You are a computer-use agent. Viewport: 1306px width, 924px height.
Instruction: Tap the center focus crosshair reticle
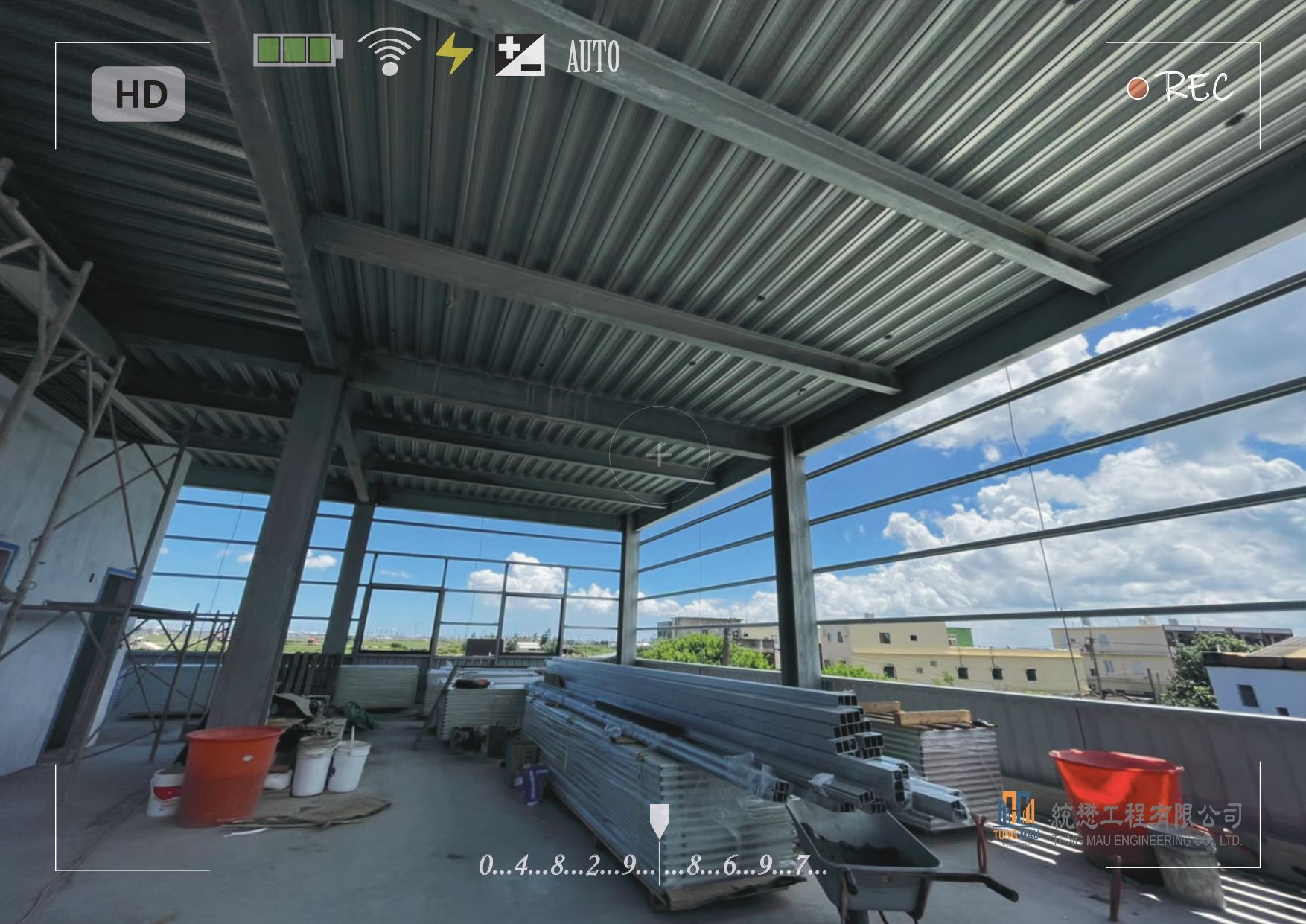point(660,455)
